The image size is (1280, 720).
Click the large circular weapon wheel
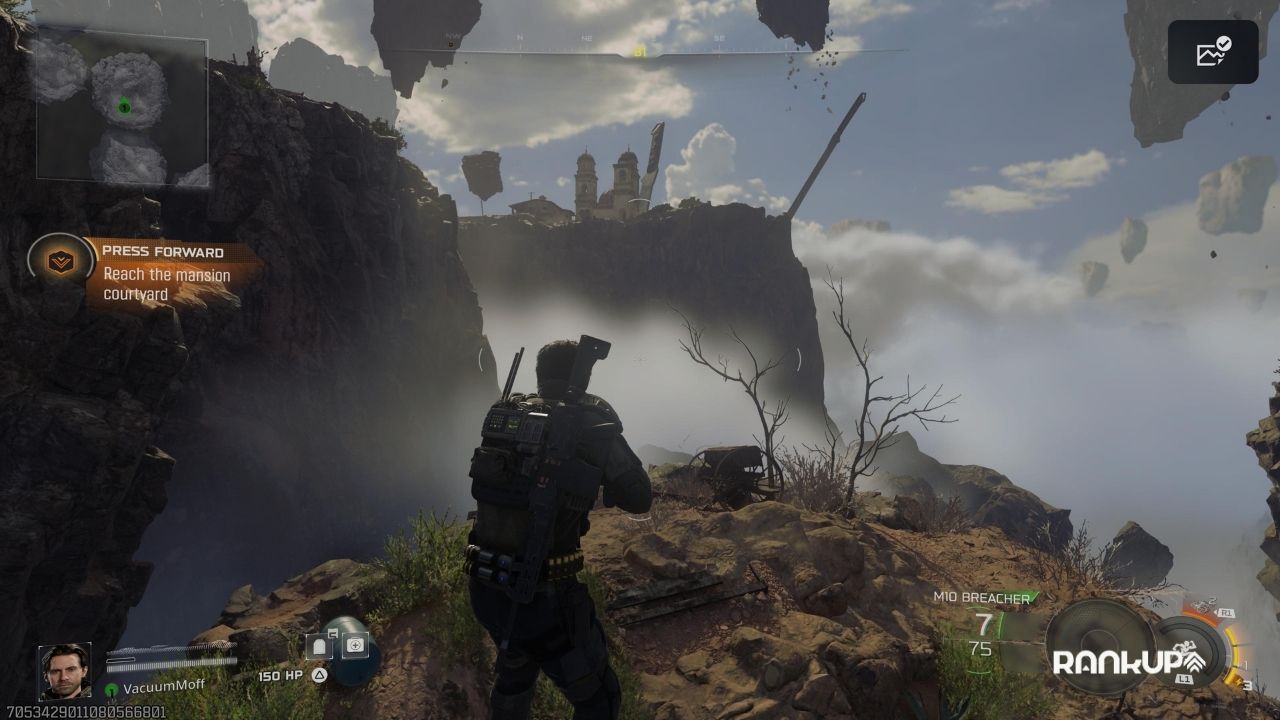(x=1098, y=646)
